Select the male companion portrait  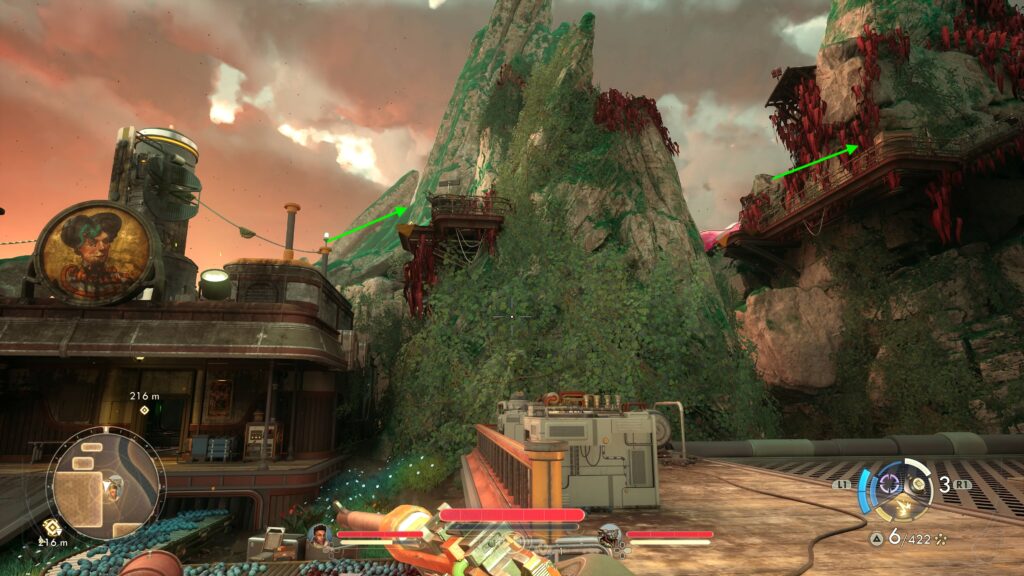coord(321,535)
